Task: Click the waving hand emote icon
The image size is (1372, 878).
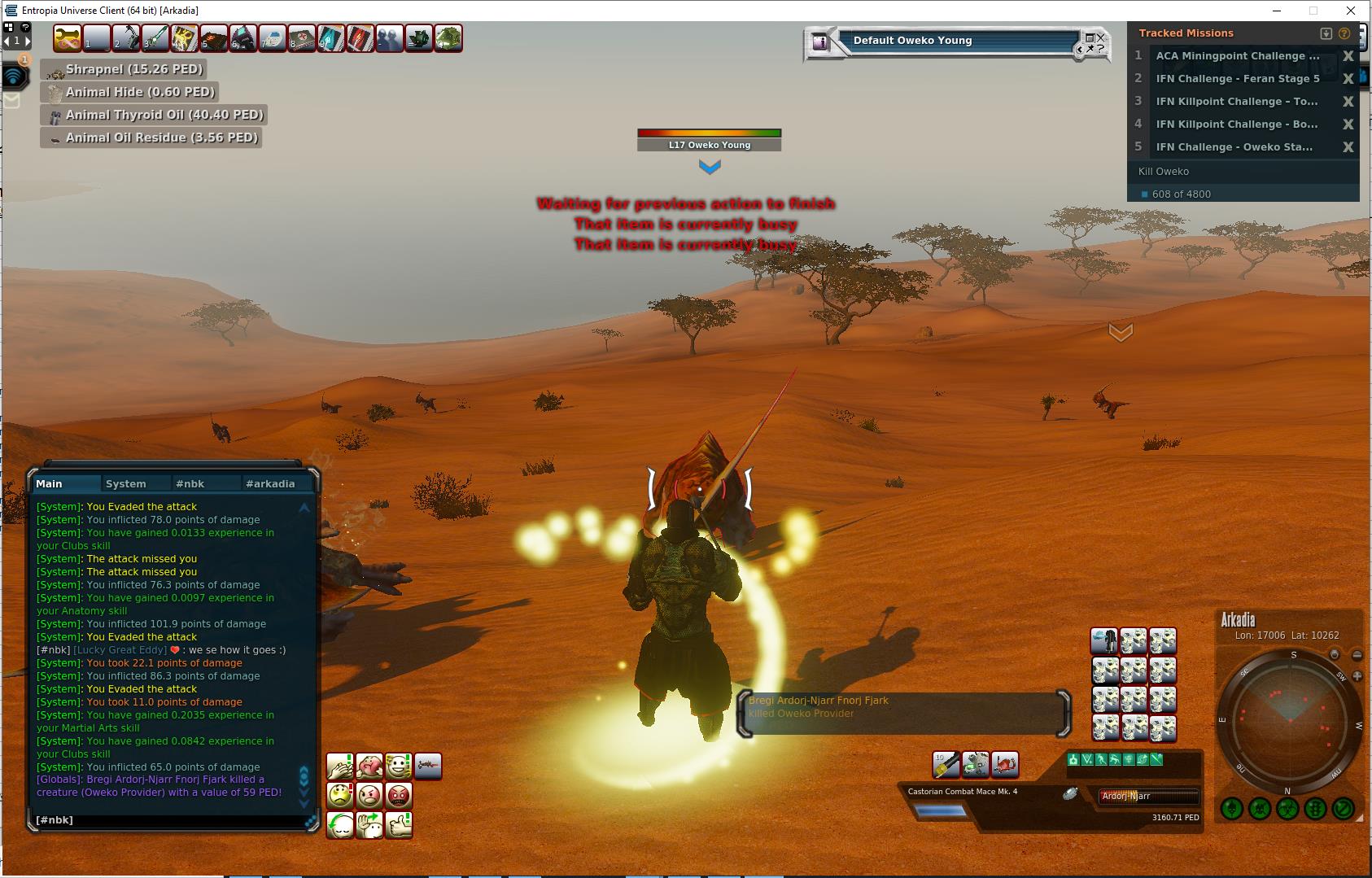Action: 369,824
